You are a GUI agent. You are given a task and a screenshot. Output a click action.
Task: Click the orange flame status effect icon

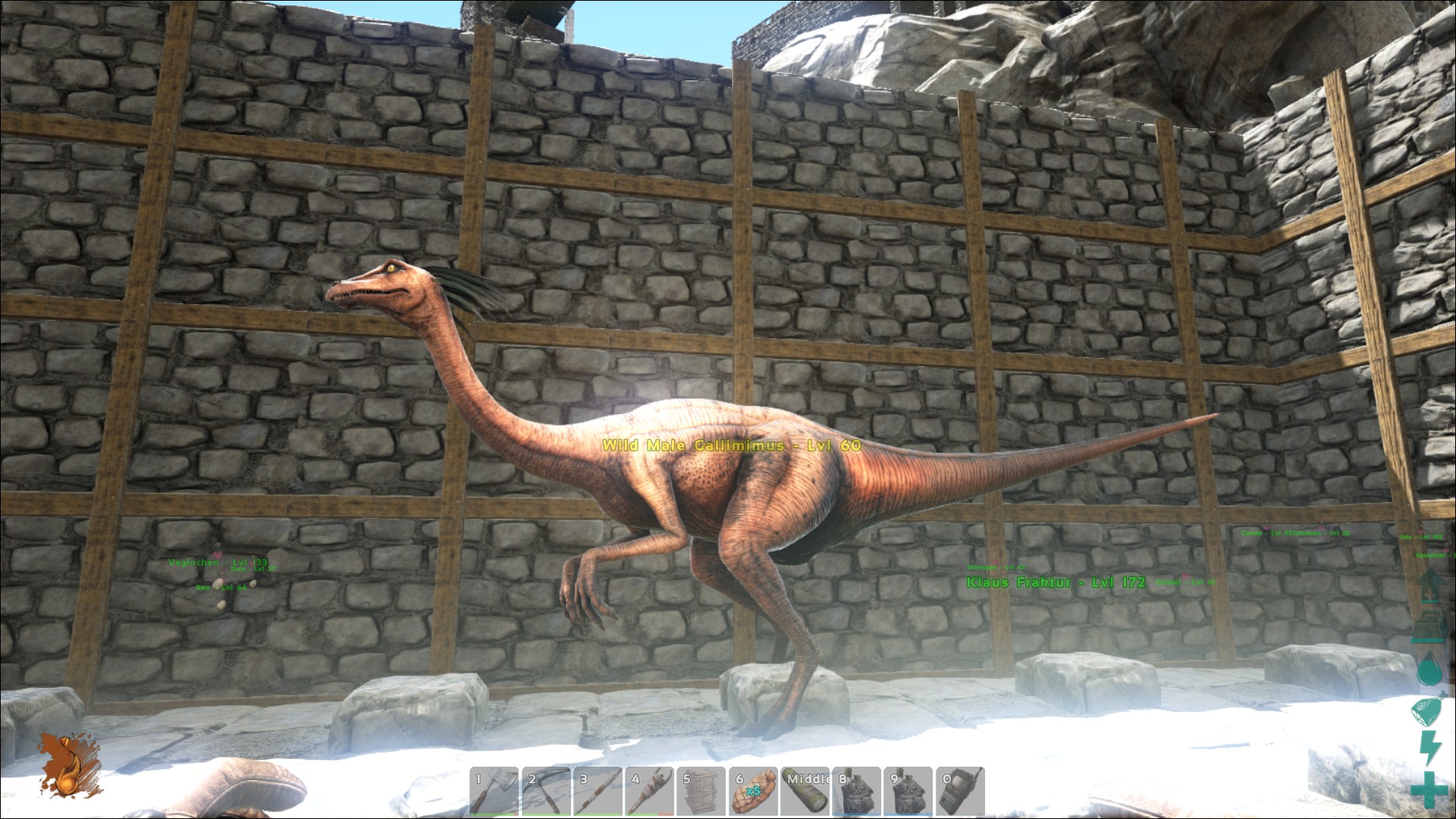(70, 767)
